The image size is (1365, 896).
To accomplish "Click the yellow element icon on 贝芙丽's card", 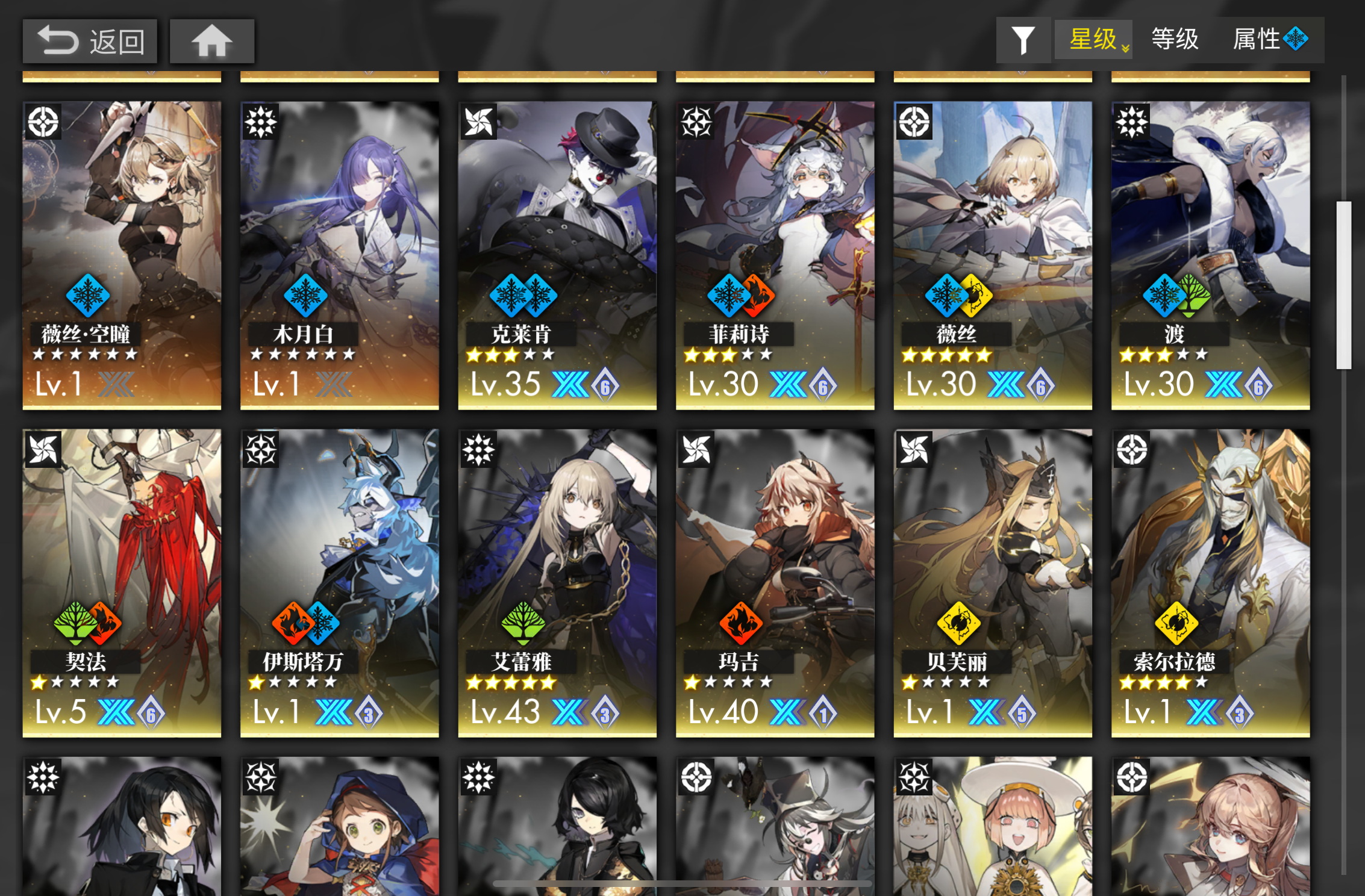I will pos(960,624).
